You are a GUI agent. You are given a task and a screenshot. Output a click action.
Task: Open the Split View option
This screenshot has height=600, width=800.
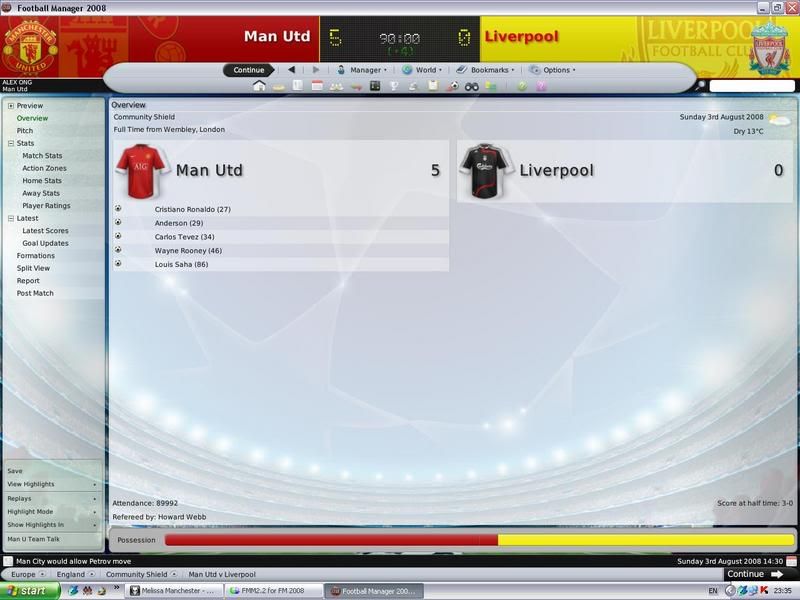(x=33, y=268)
